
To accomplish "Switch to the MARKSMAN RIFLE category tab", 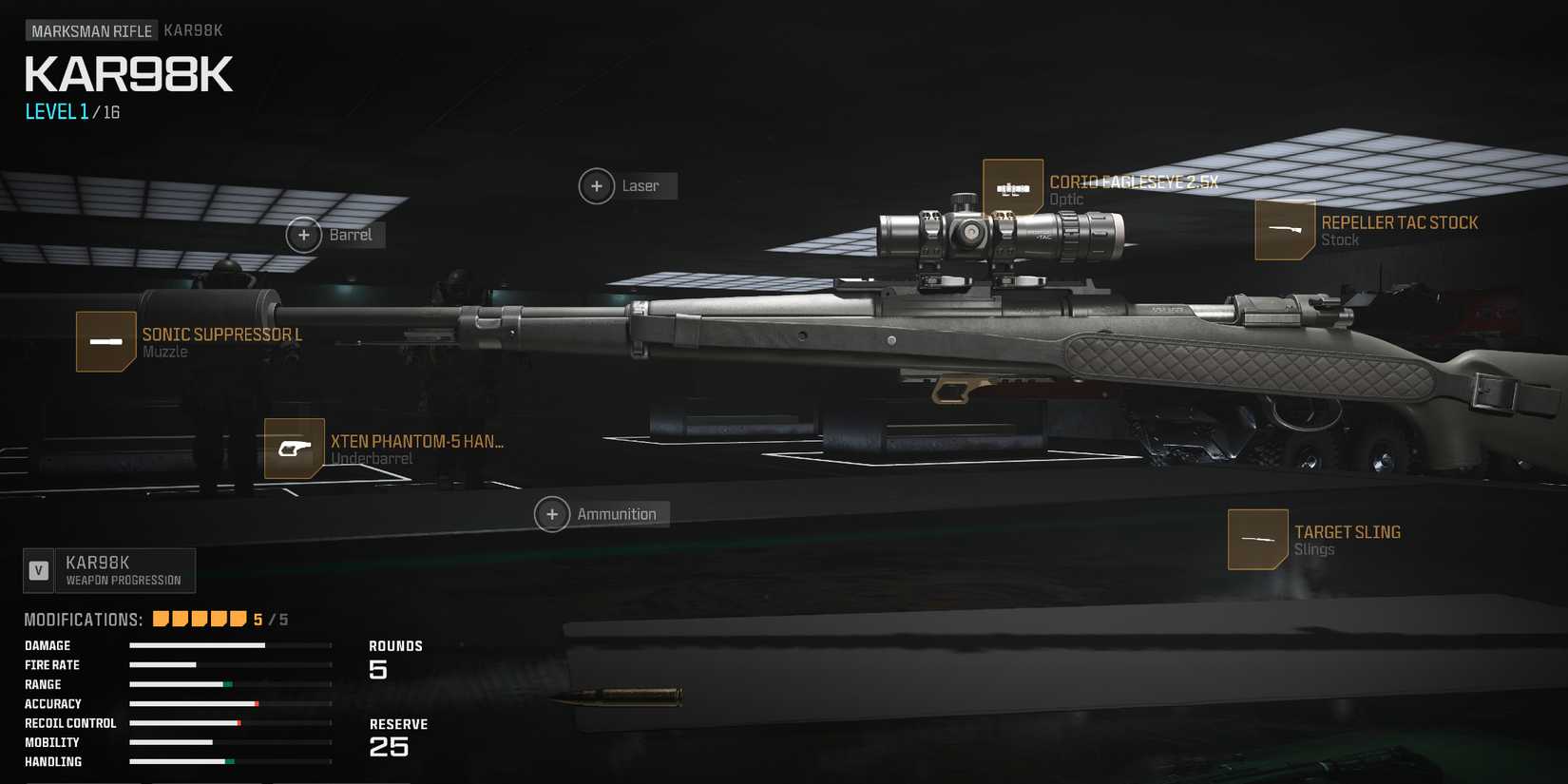I will tap(90, 30).
